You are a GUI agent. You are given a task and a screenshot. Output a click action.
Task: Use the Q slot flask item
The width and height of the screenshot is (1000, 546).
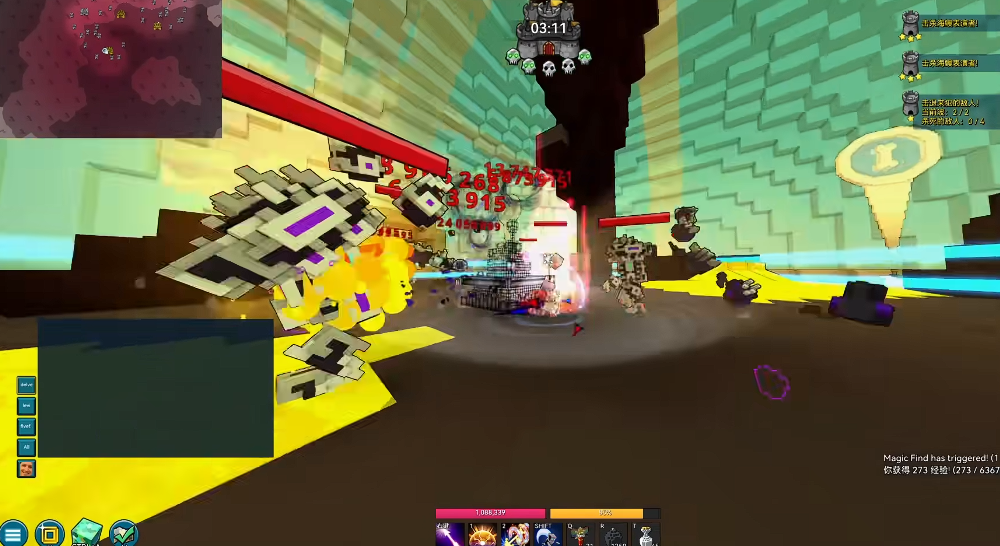581,535
